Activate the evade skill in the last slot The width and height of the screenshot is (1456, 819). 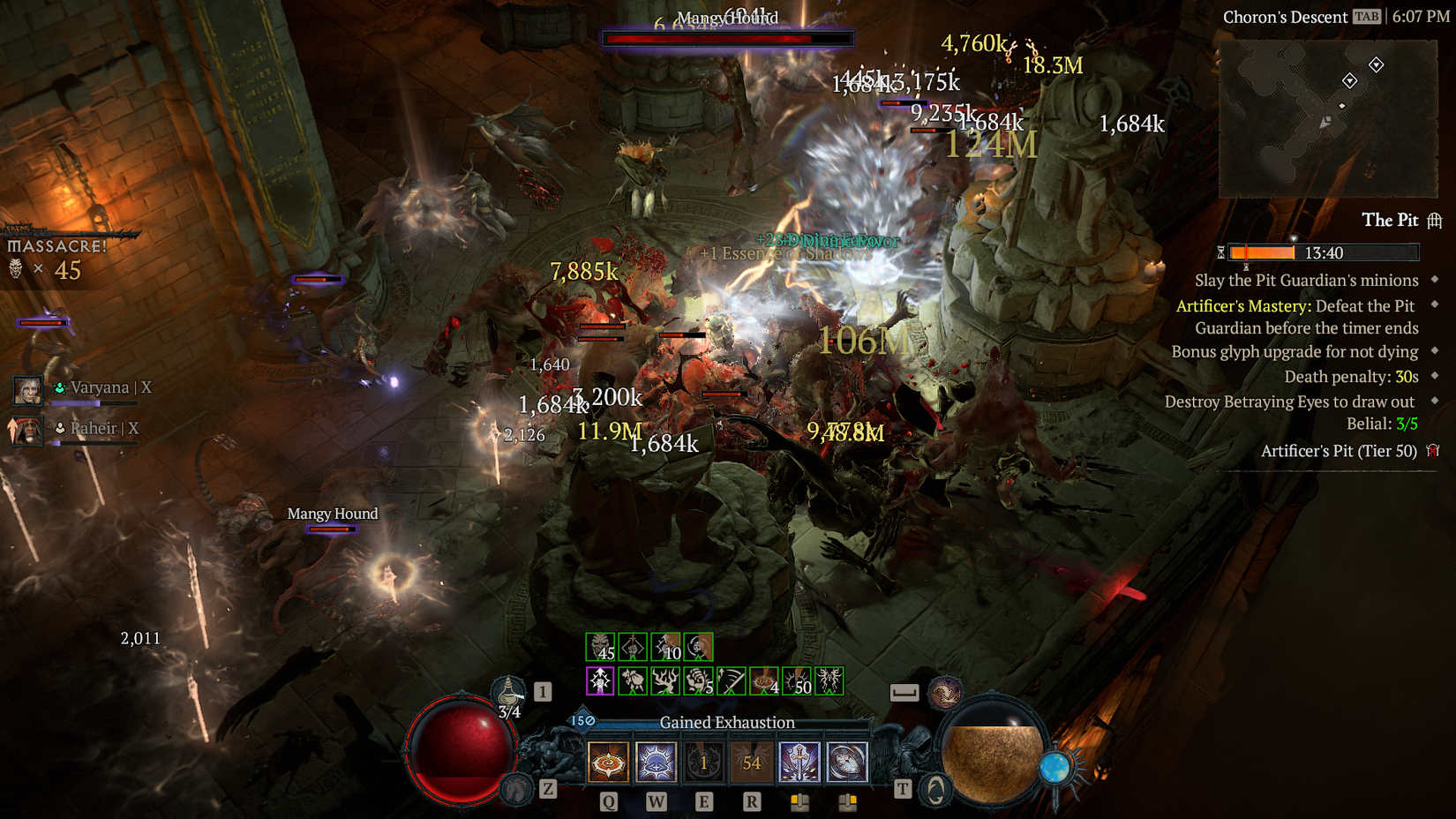click(x=847, y=762)
